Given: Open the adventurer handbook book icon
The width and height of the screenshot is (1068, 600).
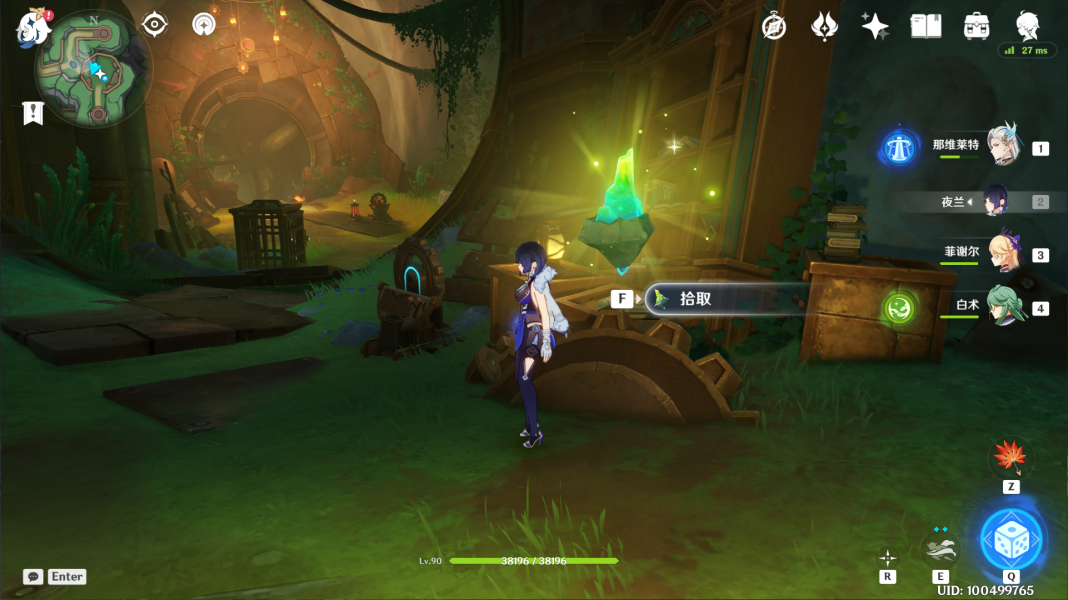Looking at the screenshot, I should click(x=926, y=27).
